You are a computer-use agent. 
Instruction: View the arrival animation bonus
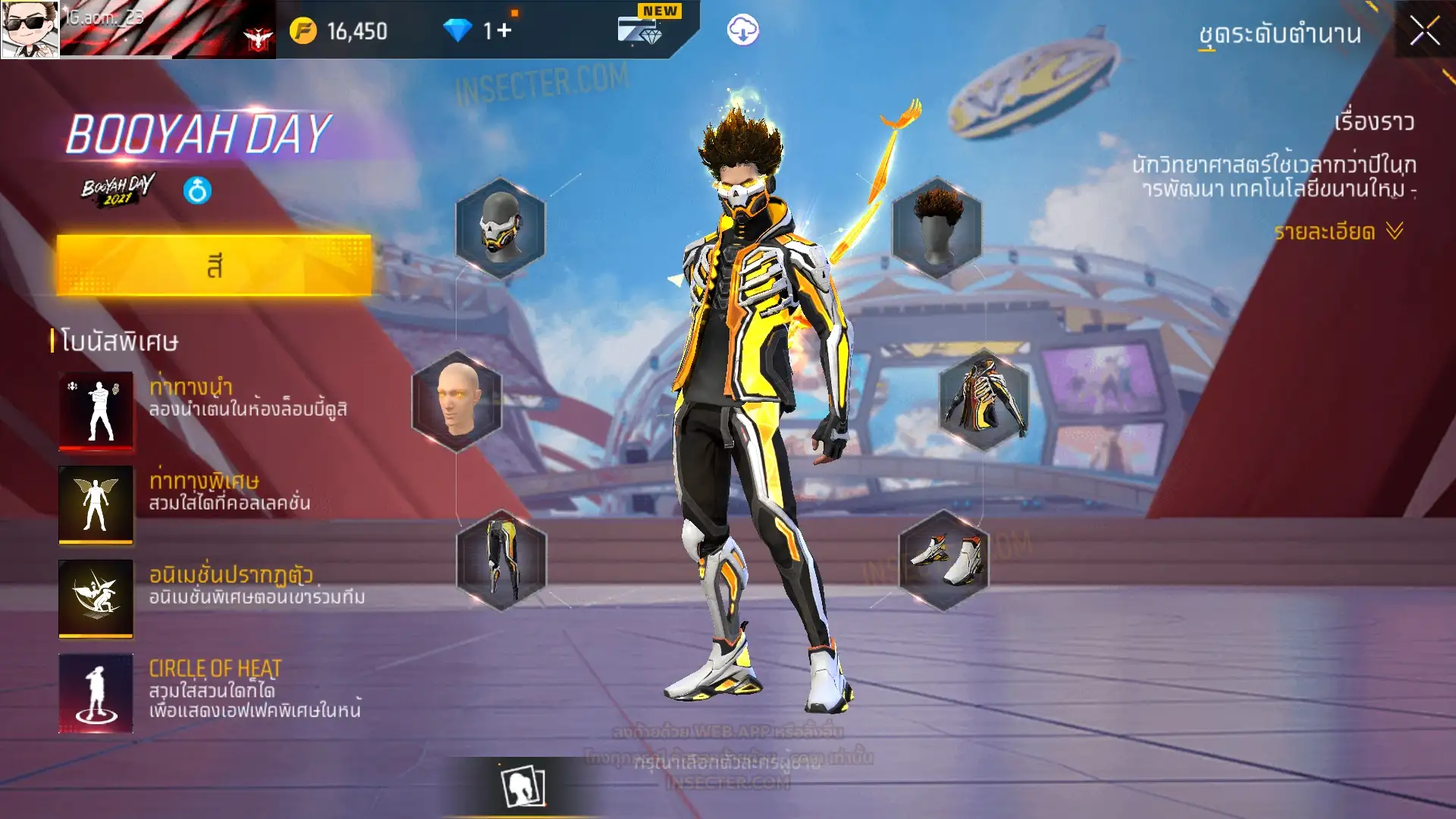pyautogui.click(x=96, y=598)
